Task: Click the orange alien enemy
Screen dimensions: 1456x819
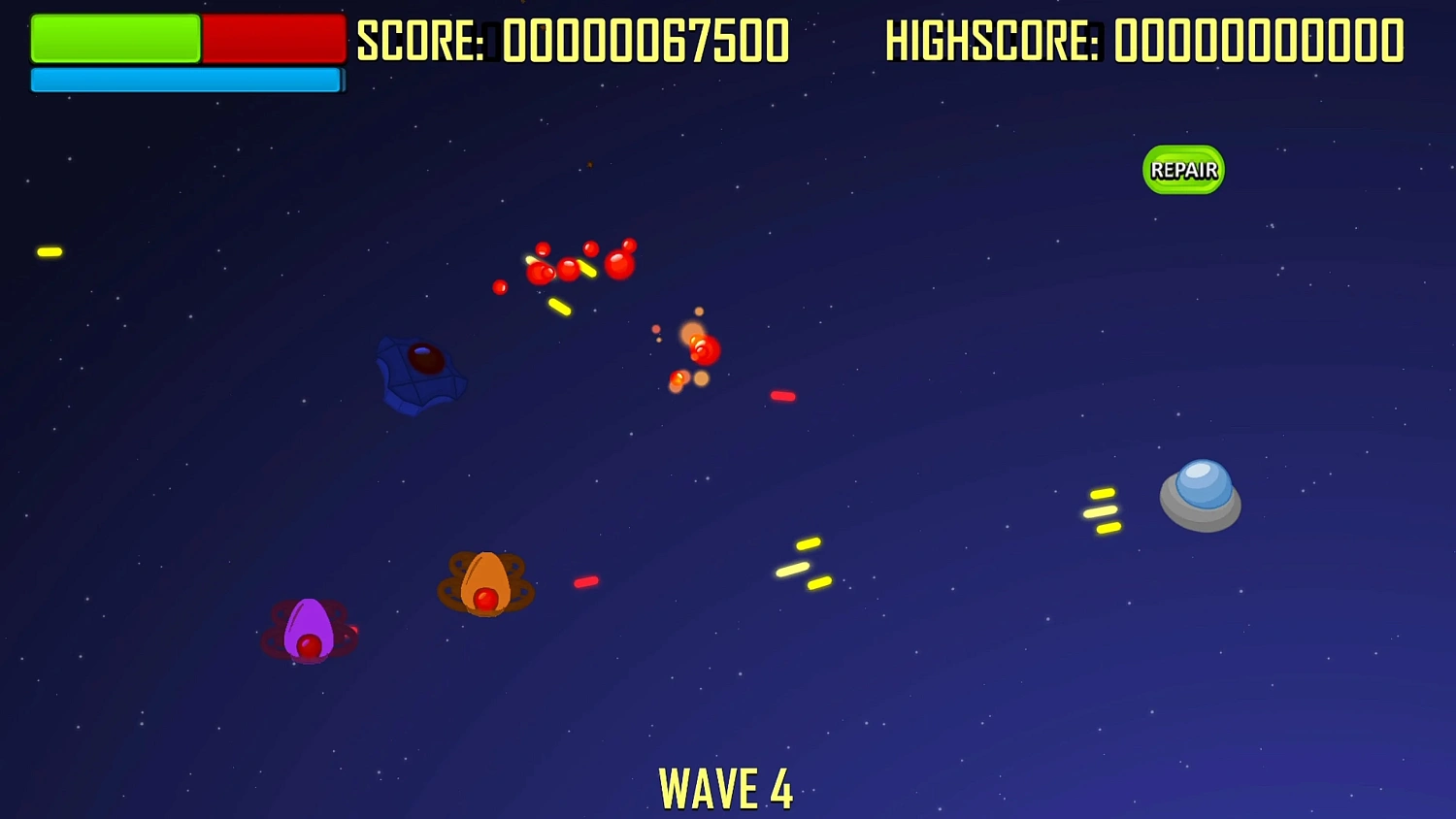Action: tap(484, 582)
